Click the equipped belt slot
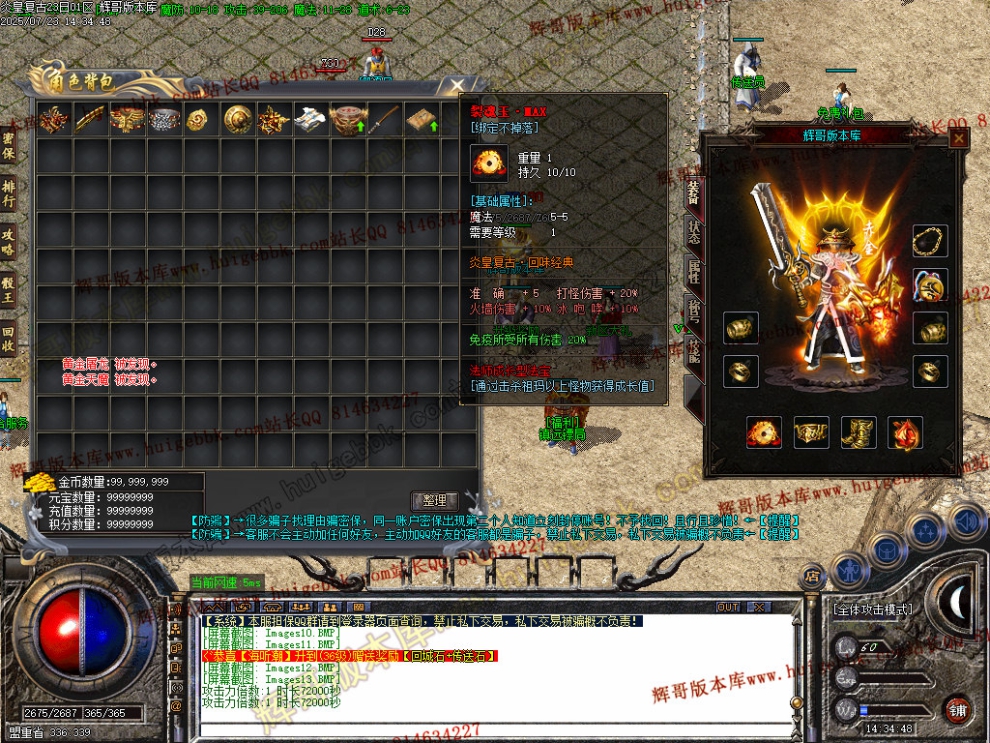Screen dimensions: 990x743 click(811, 433)
